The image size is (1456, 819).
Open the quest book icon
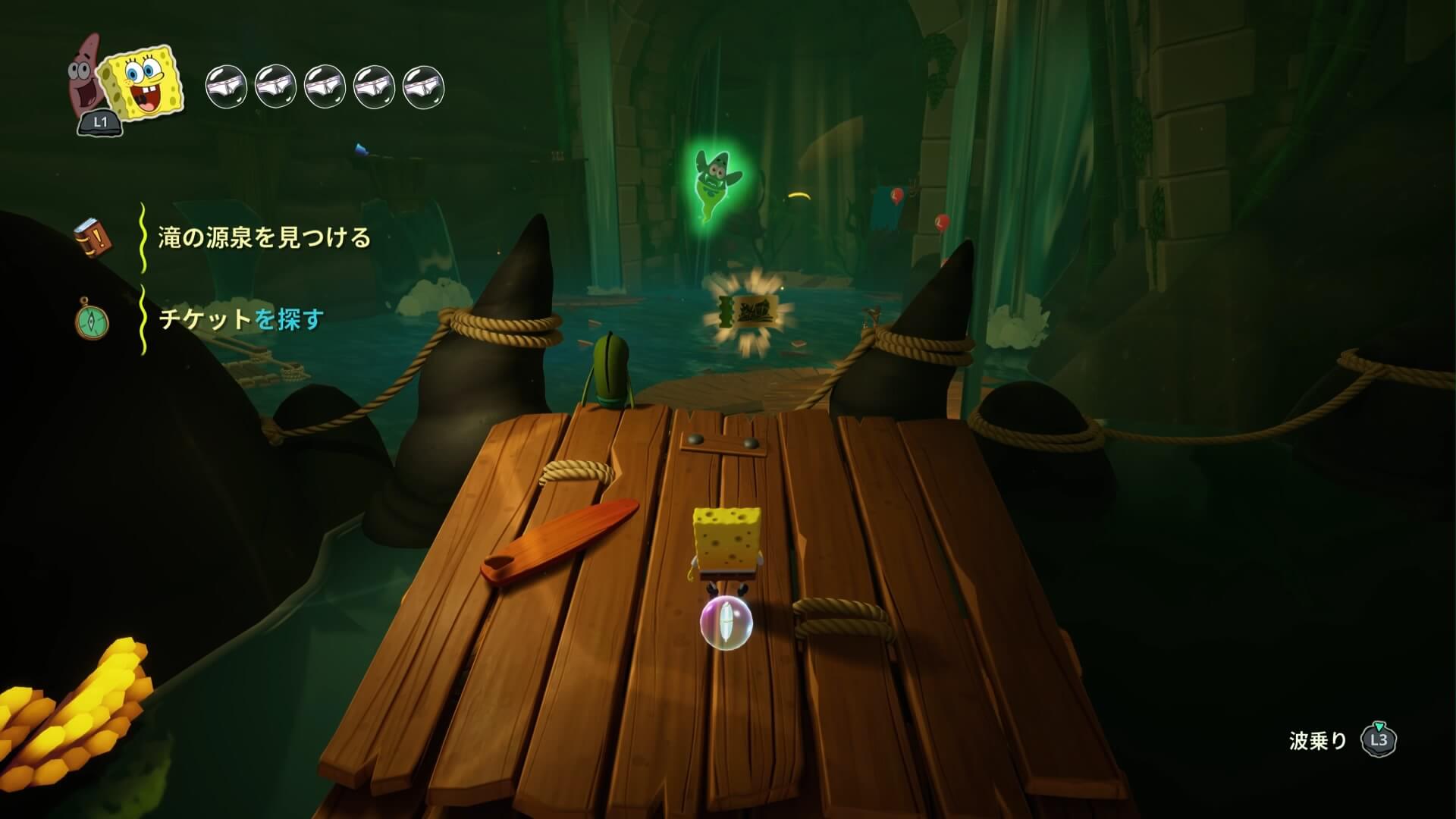(92, 239)
